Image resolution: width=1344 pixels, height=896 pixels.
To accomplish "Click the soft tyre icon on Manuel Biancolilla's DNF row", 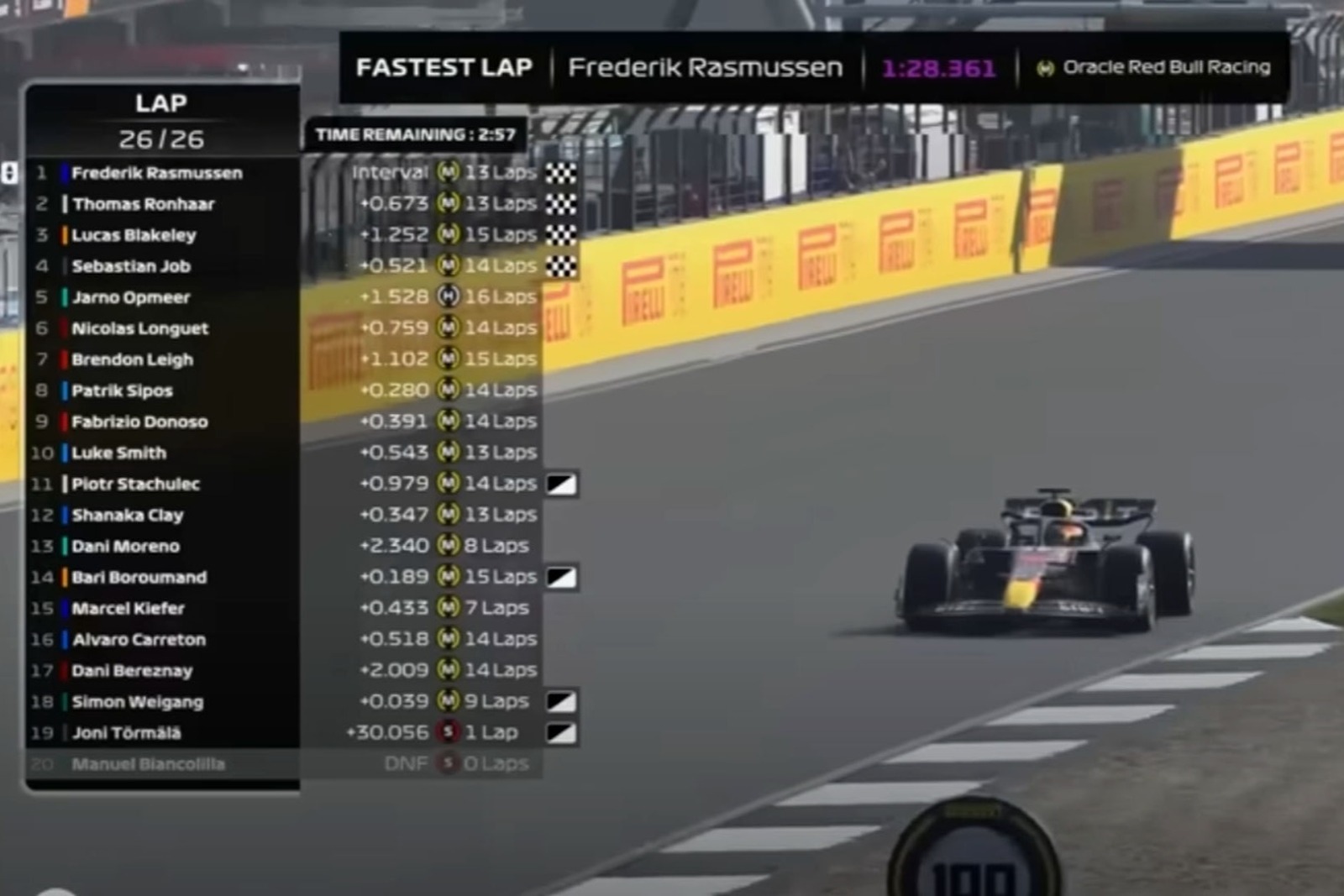I will click(450, 762).
